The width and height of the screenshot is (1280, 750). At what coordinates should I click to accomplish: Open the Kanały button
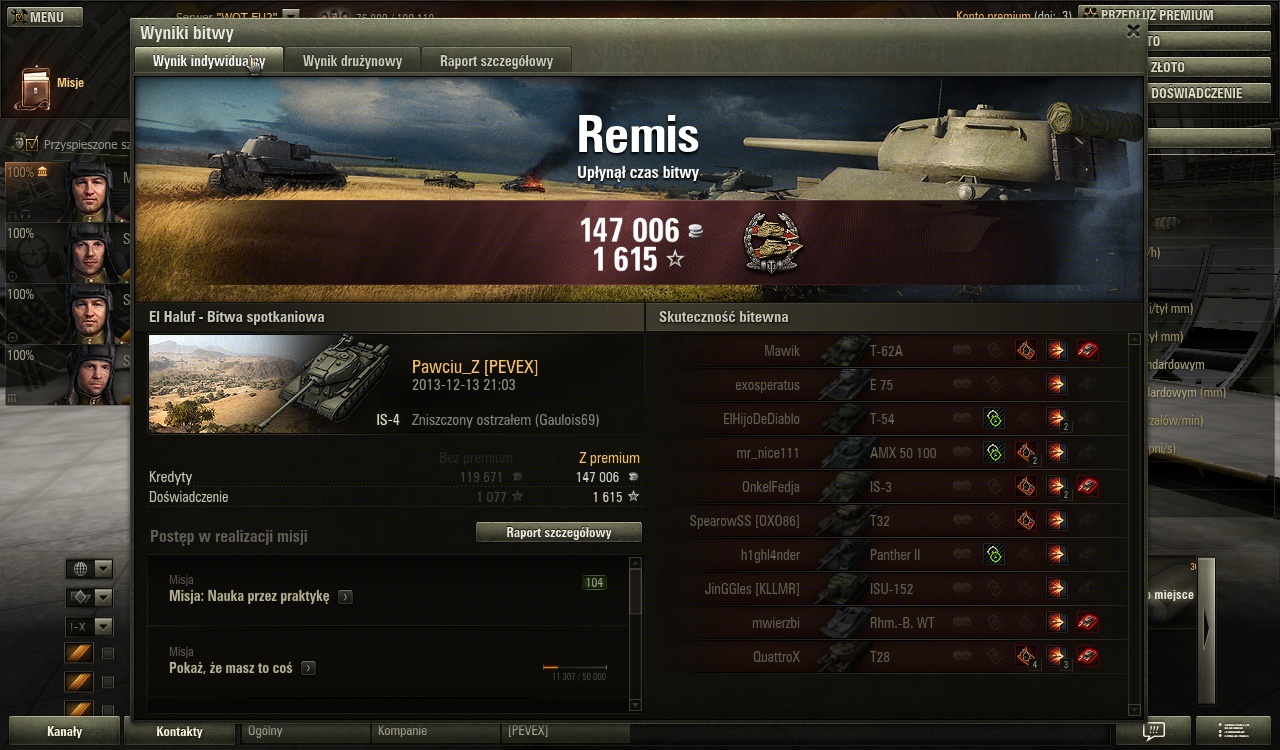point(64,731)
